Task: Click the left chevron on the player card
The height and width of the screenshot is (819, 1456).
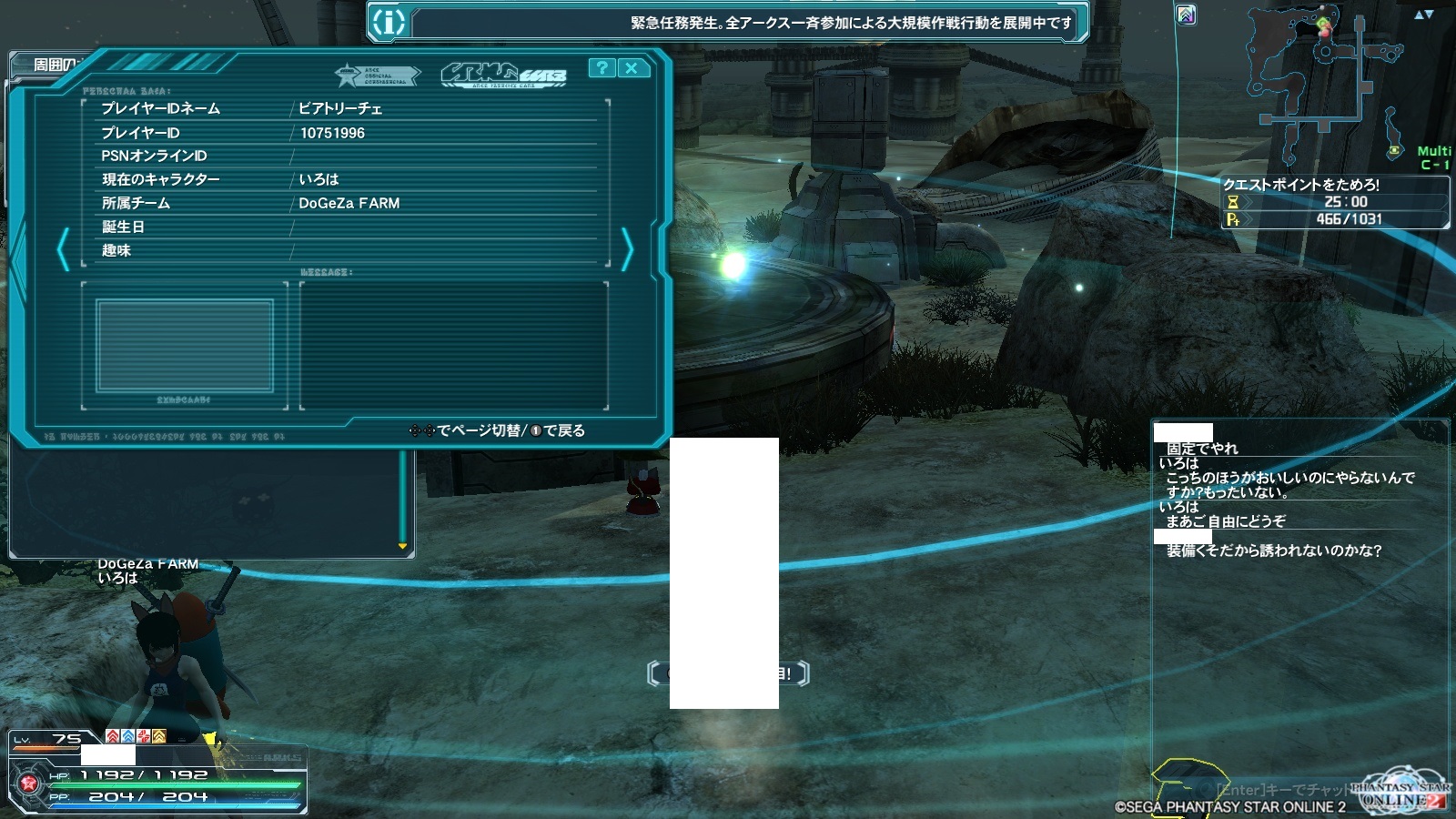Action: click(x=62, y=247)
